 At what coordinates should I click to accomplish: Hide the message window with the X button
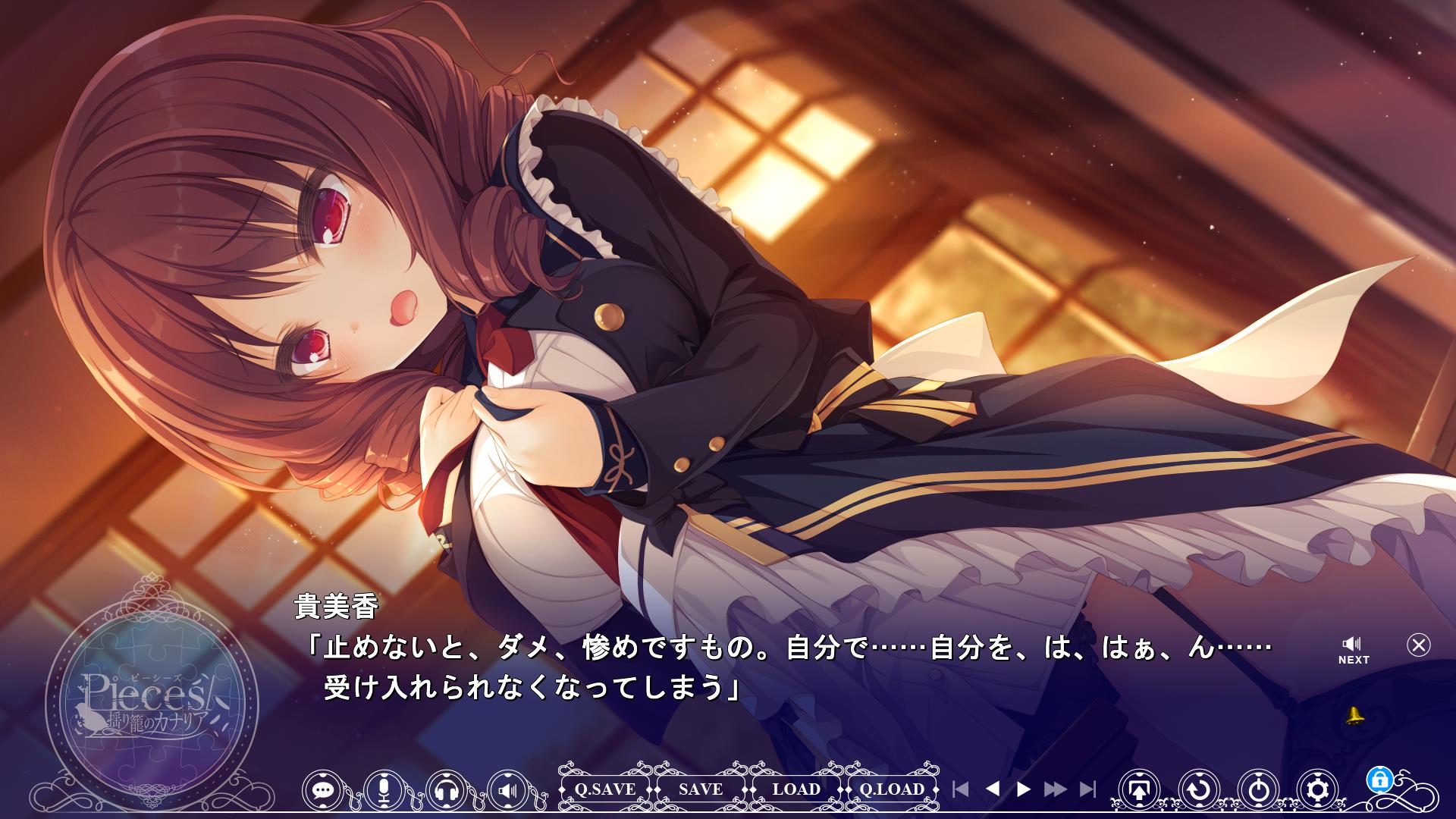click(x=1418, y=645)
